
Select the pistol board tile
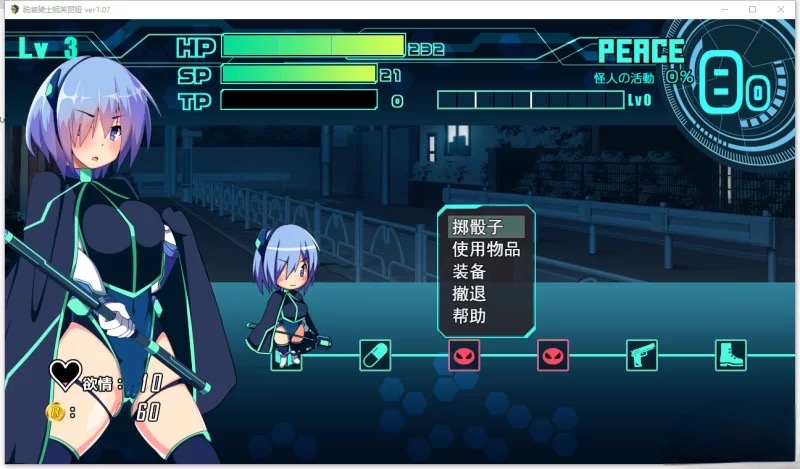click(x=641, y=355)
